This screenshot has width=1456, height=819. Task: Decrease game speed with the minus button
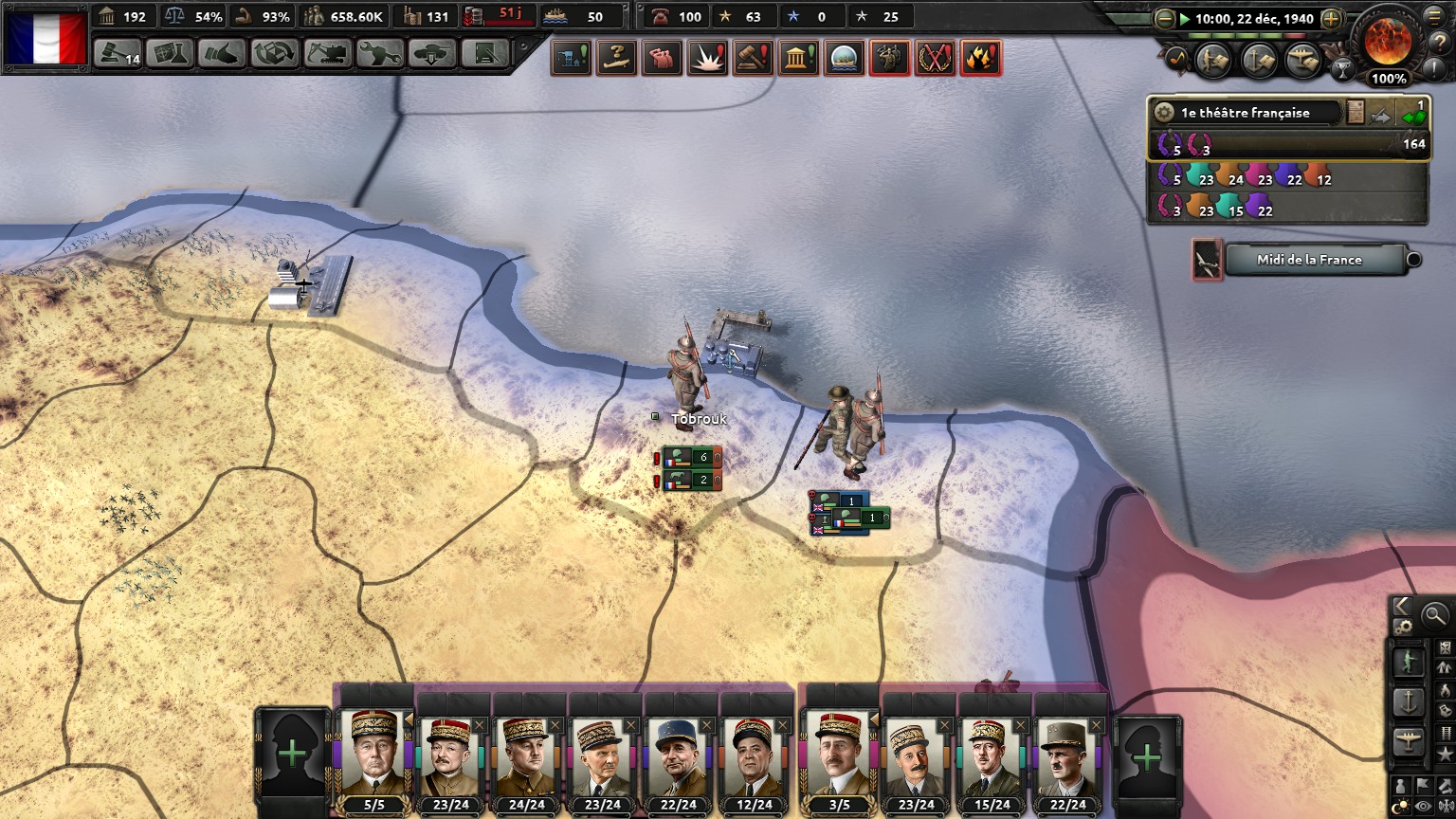click(x=1165, y=18)
